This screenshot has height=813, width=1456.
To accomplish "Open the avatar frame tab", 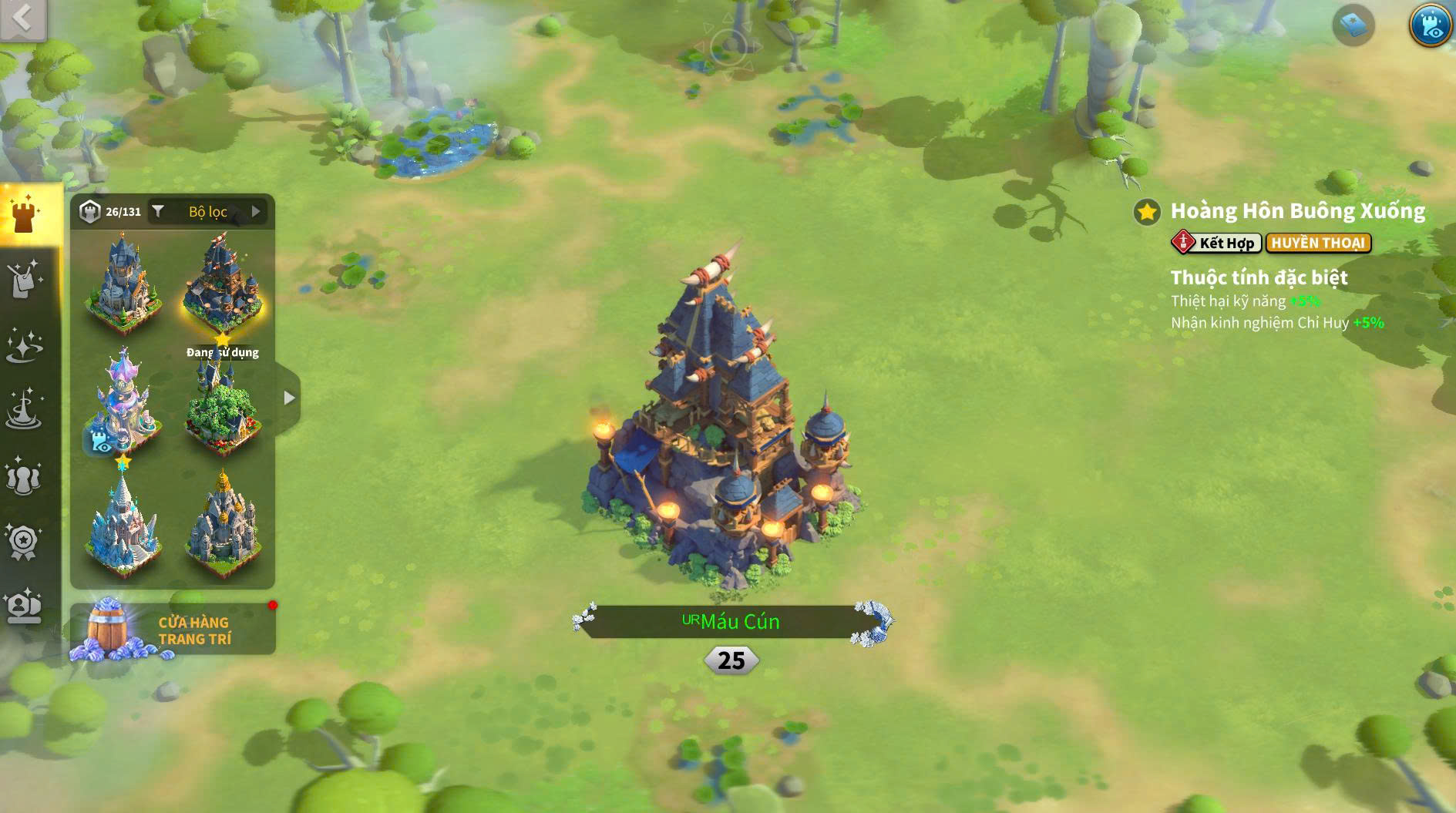I will pos(25,606).
